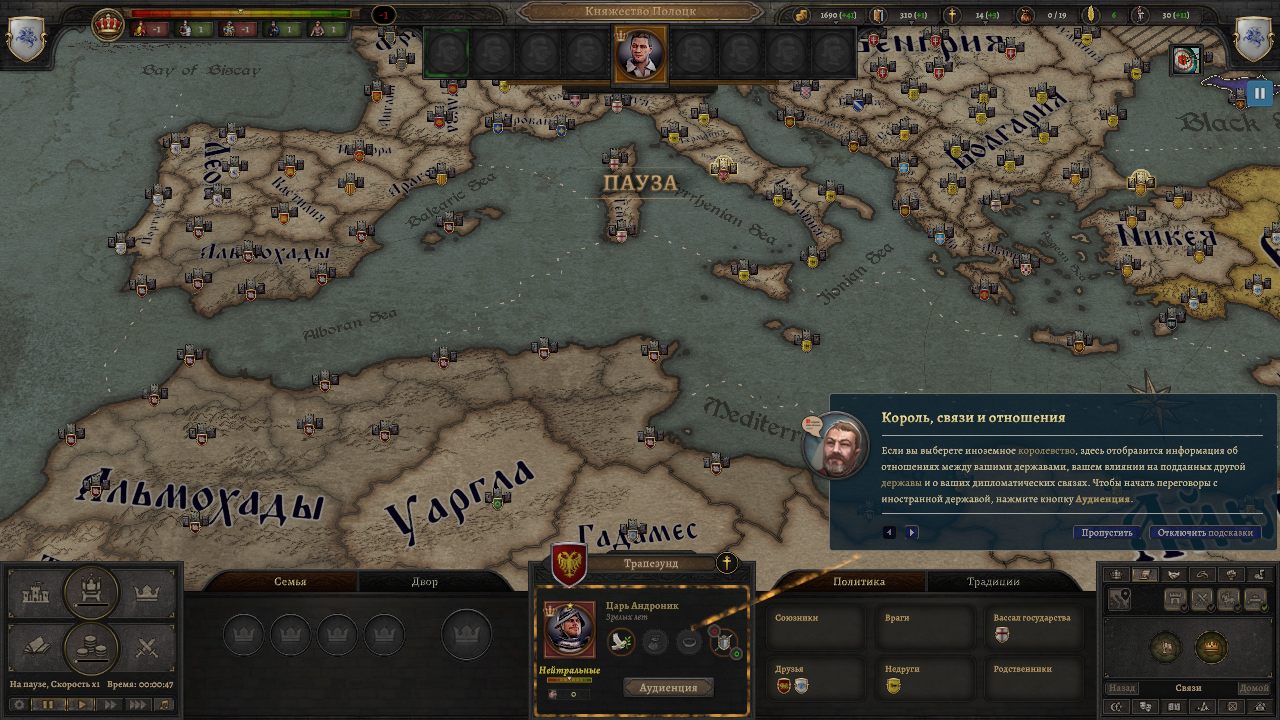
Task: Select the Политика tab
Action: tap(859, 581)
